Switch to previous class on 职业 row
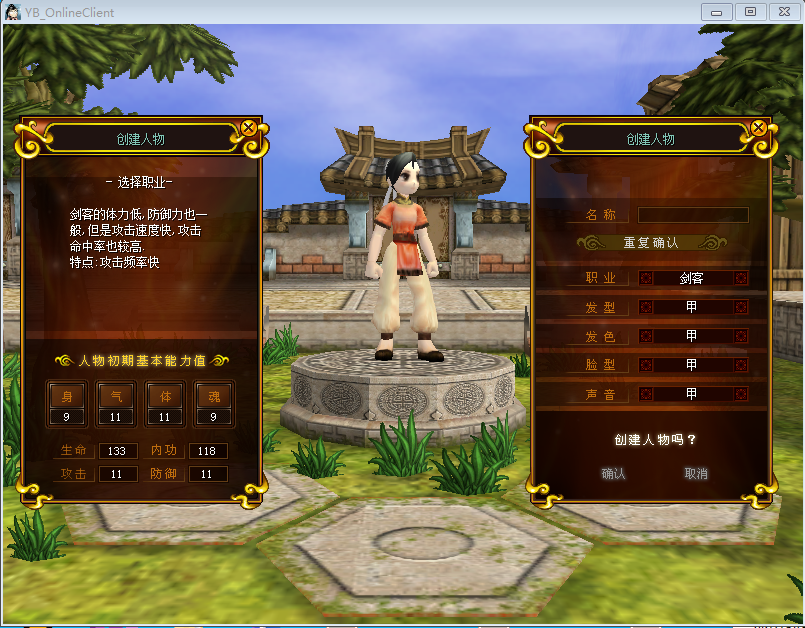 coord(646,279)
